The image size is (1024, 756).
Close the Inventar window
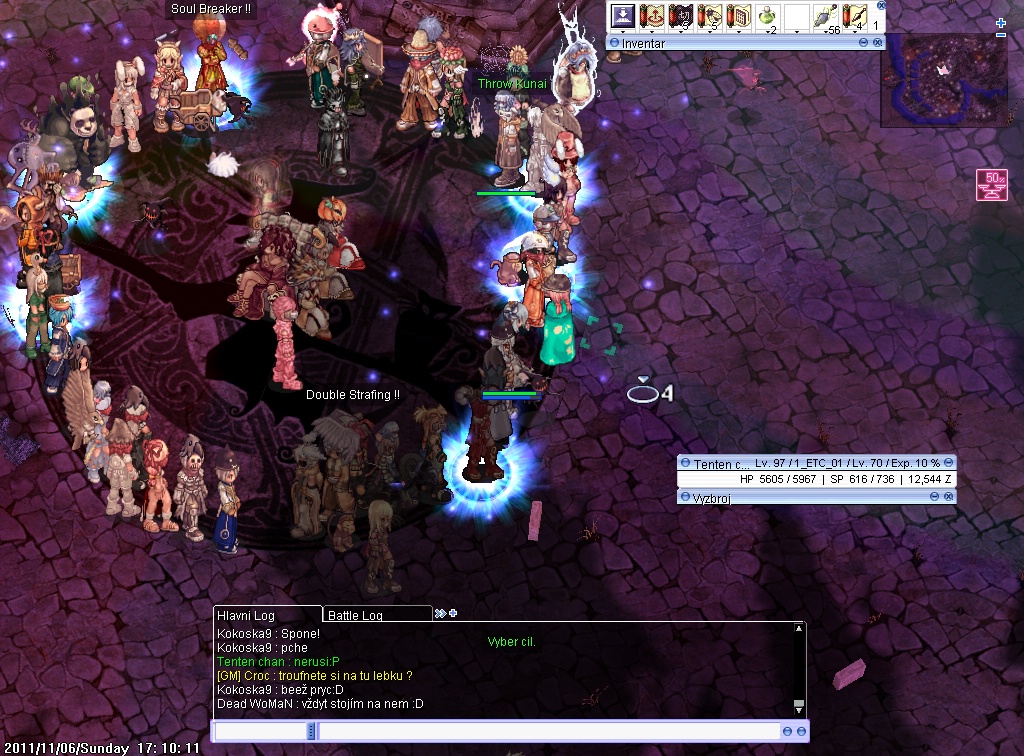pyautogui.click(x=877, y=43)
